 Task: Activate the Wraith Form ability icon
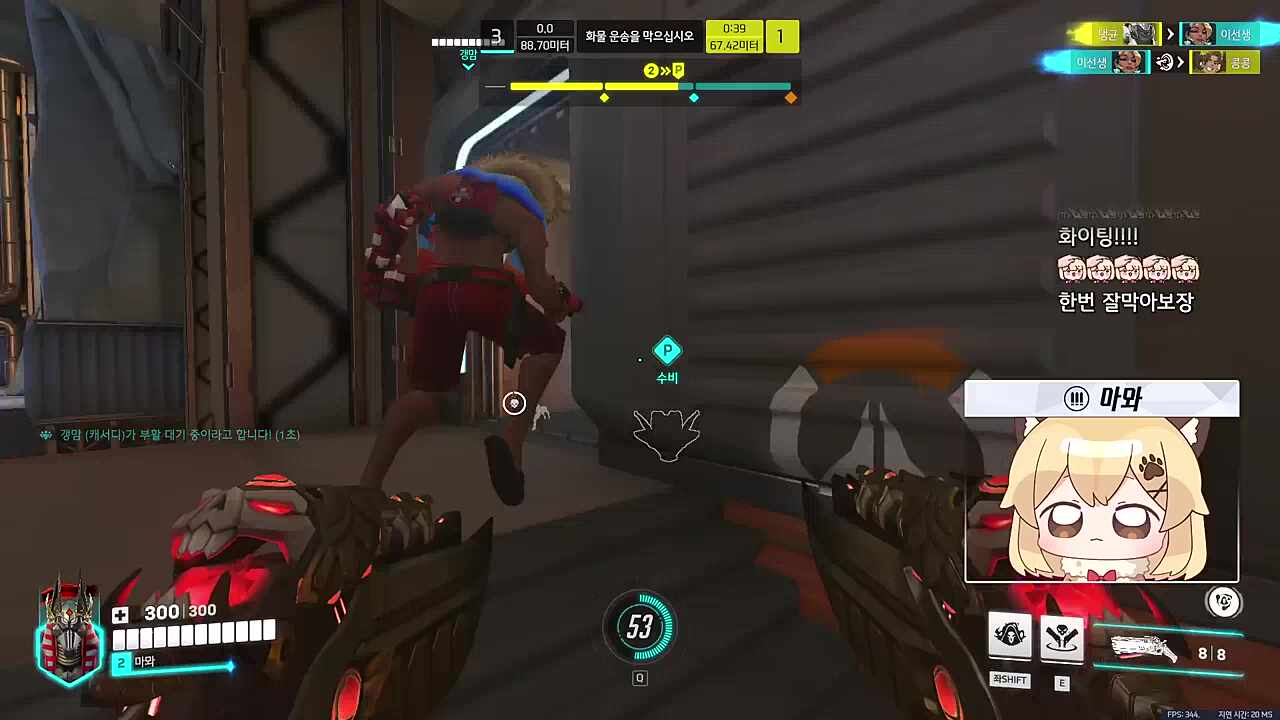coord(1010,636)
